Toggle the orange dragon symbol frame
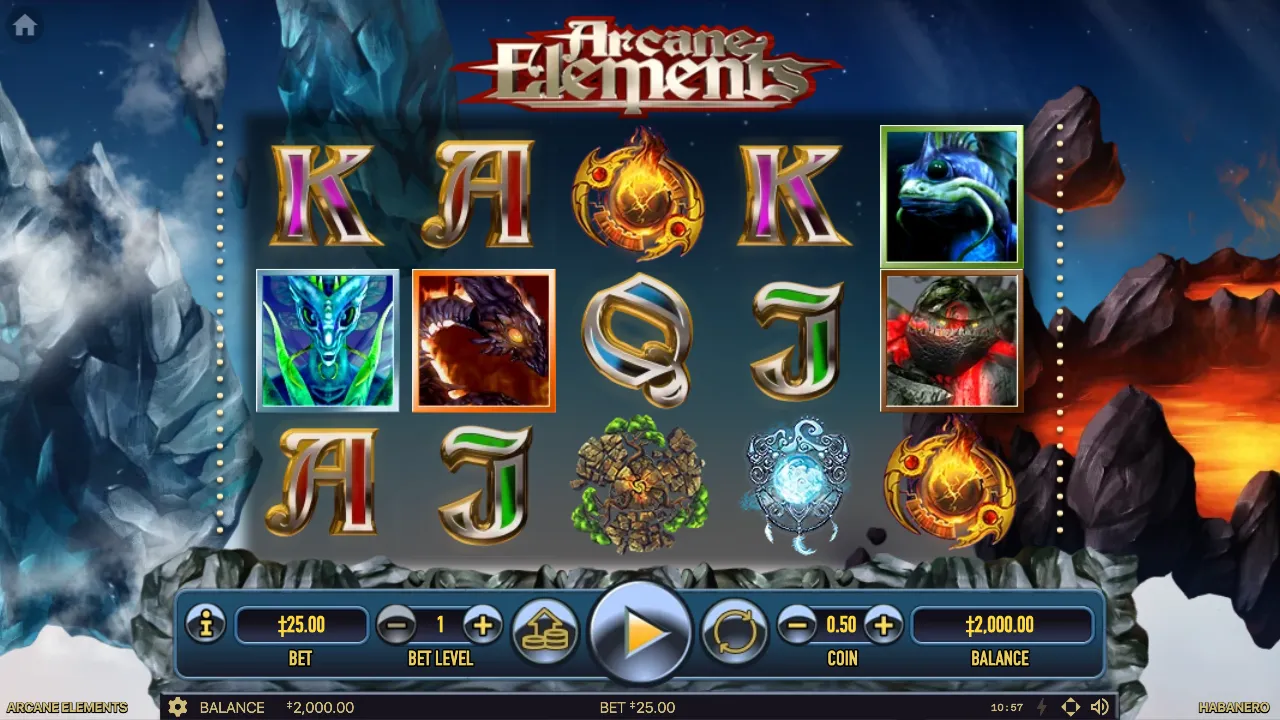This screenshot has width=1280, height=720. pos(483,340)
